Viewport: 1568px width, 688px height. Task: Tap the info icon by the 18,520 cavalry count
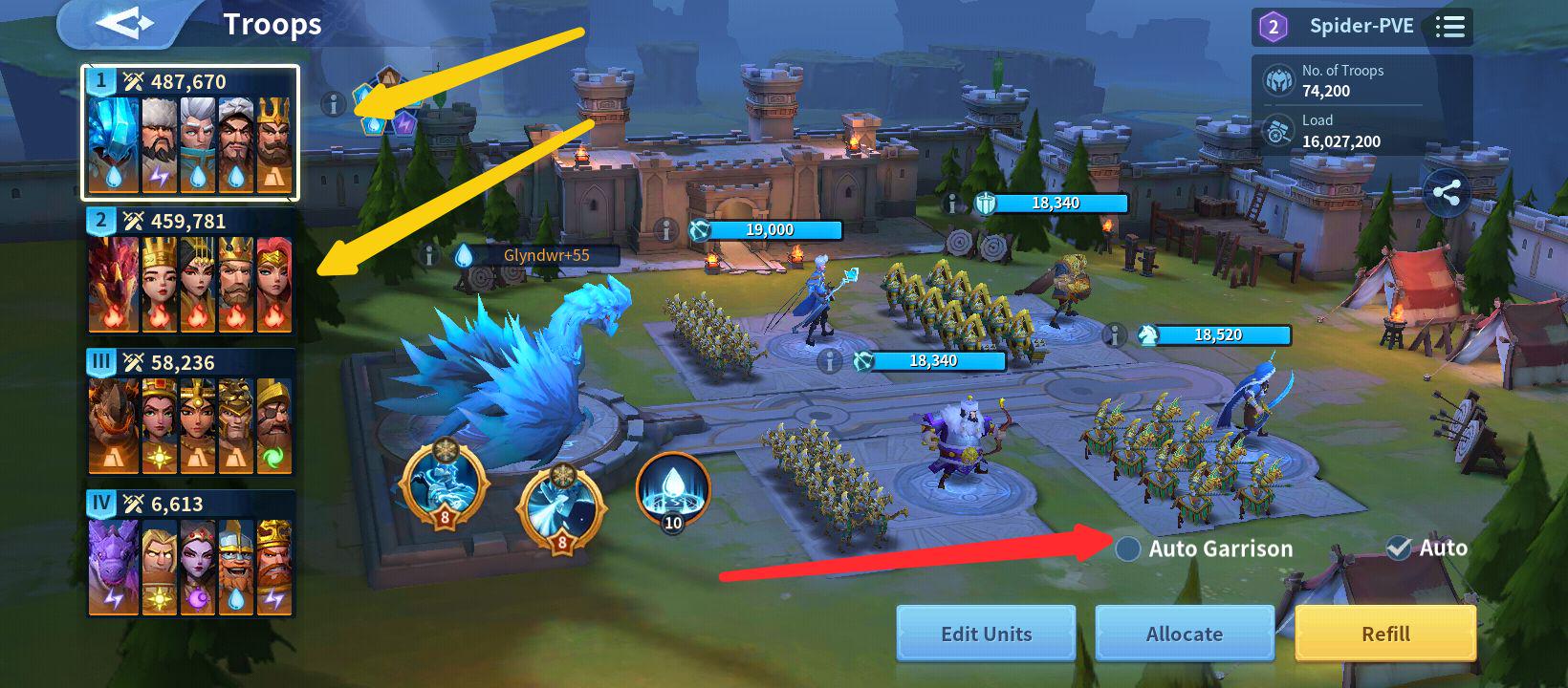pos(1114,335)
